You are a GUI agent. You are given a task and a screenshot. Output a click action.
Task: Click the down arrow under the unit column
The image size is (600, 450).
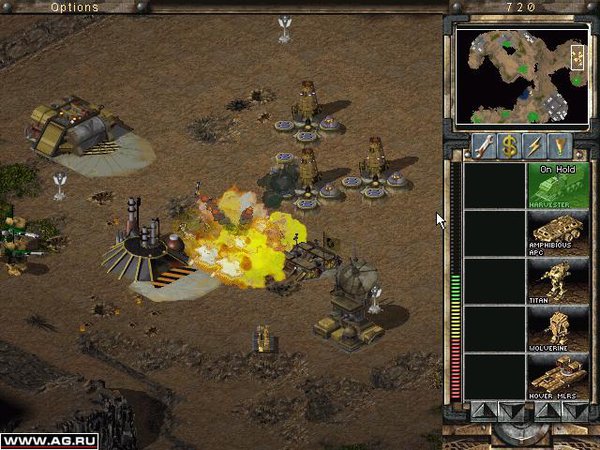pyautogui.click(x=575, y=409)
